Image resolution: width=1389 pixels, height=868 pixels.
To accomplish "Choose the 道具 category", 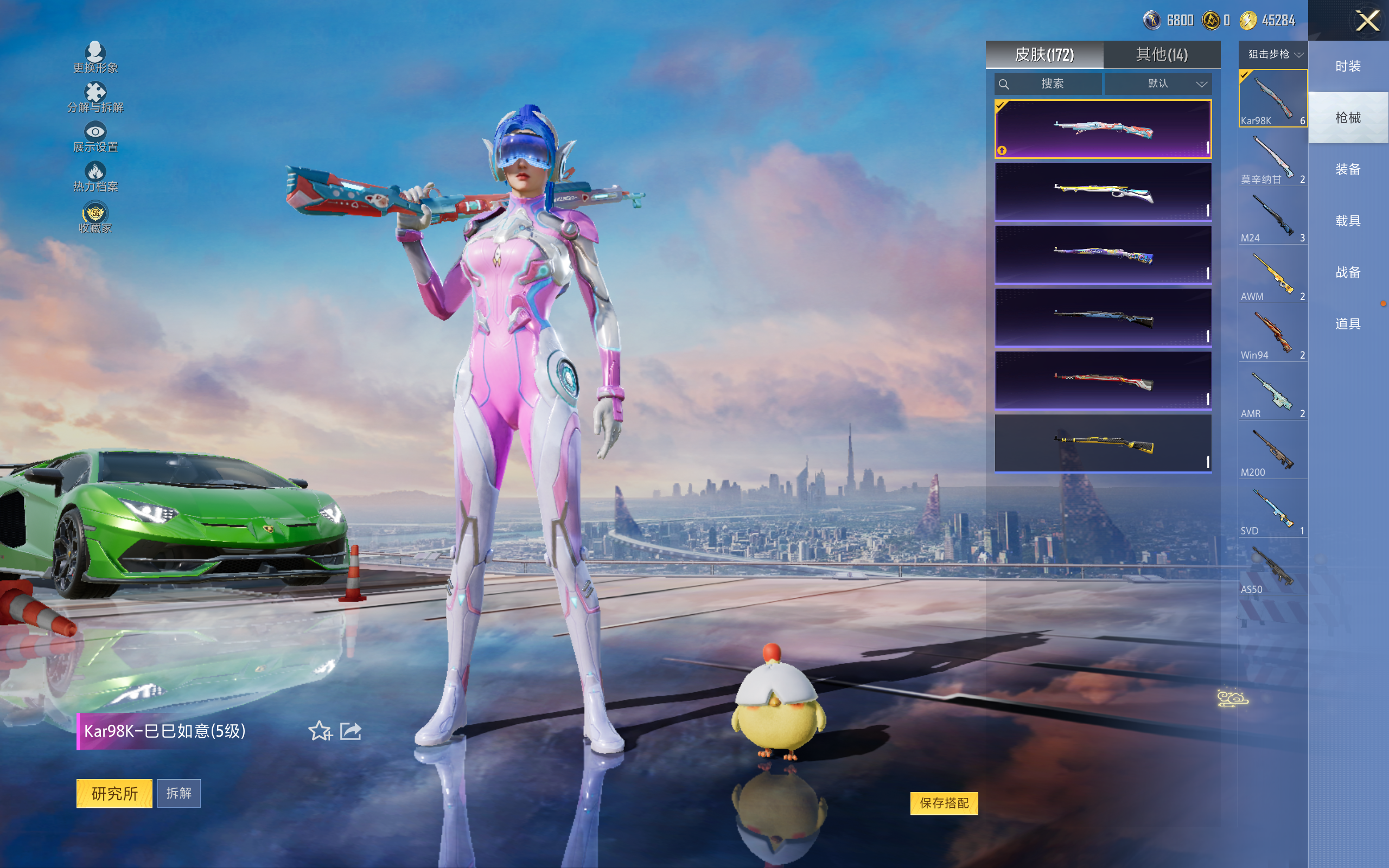I will coord(1348,324).
